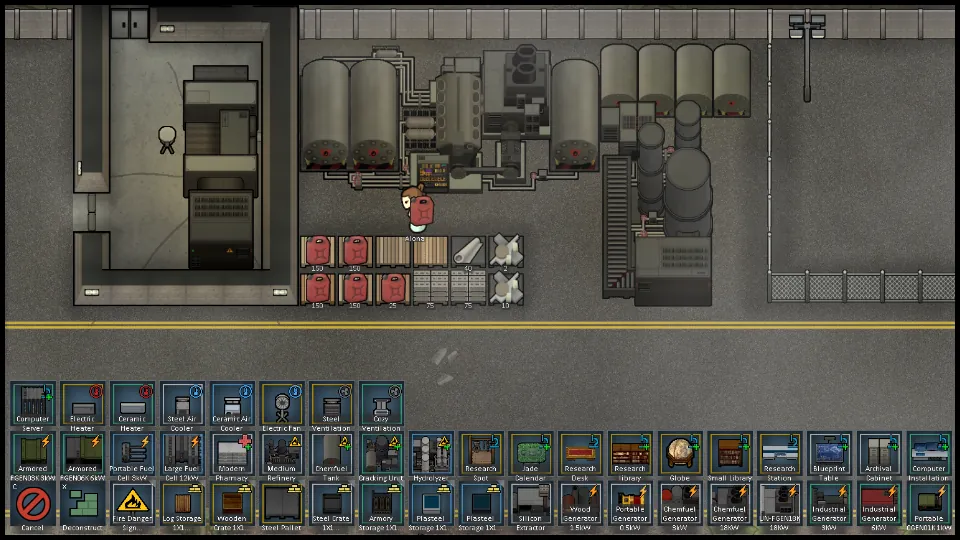This screenshot has height=540, width=960.
Task: Pick the Wood Generator 1.5kW item
Action: click(581, 505)
